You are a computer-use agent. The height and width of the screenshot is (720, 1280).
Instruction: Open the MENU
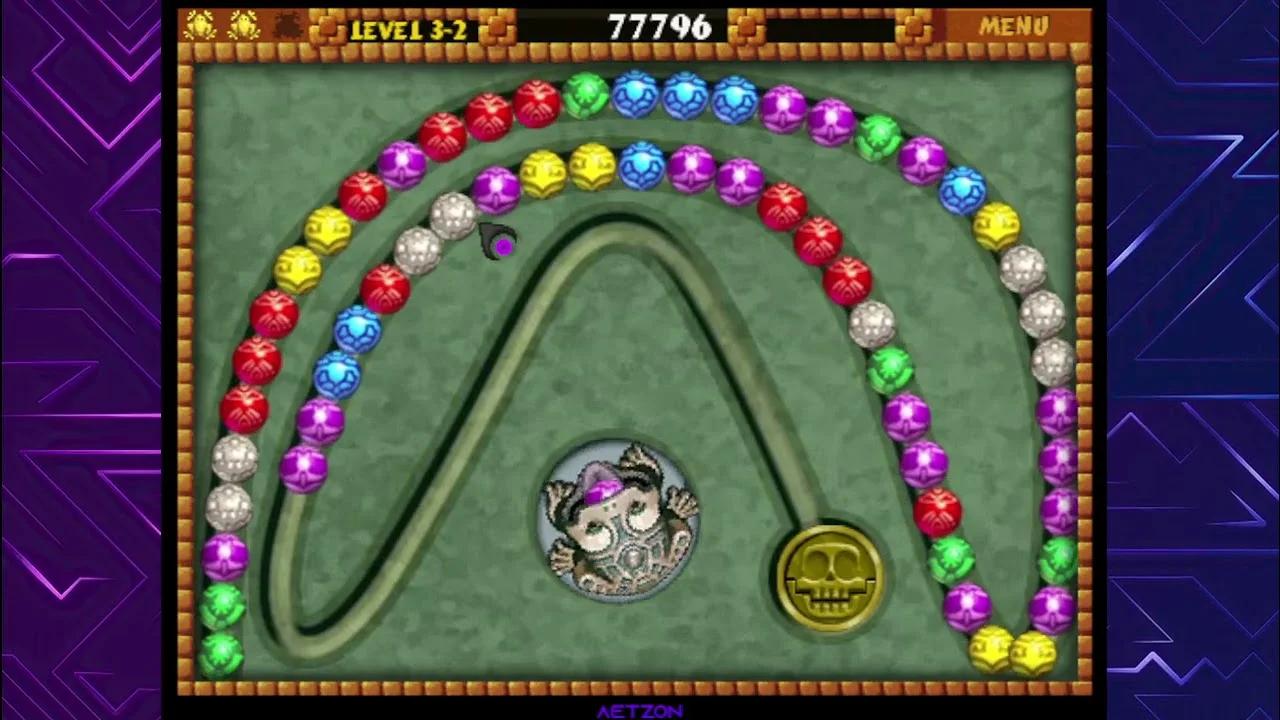[1013, 26]
